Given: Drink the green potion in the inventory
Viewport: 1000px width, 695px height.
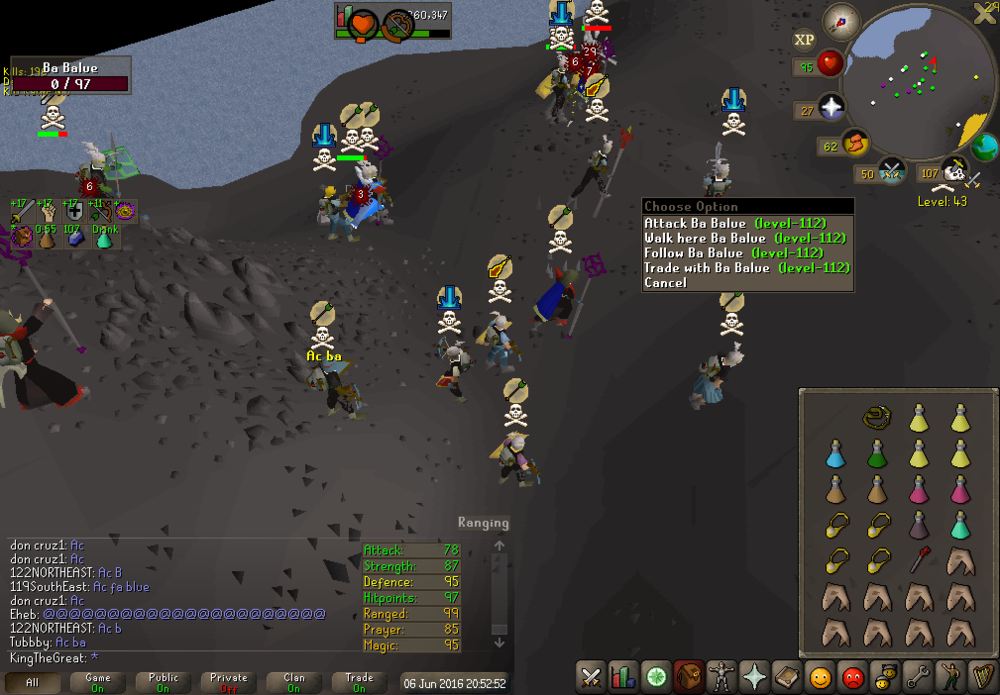Looking at the screenshot, I should [x=877, y=454].
